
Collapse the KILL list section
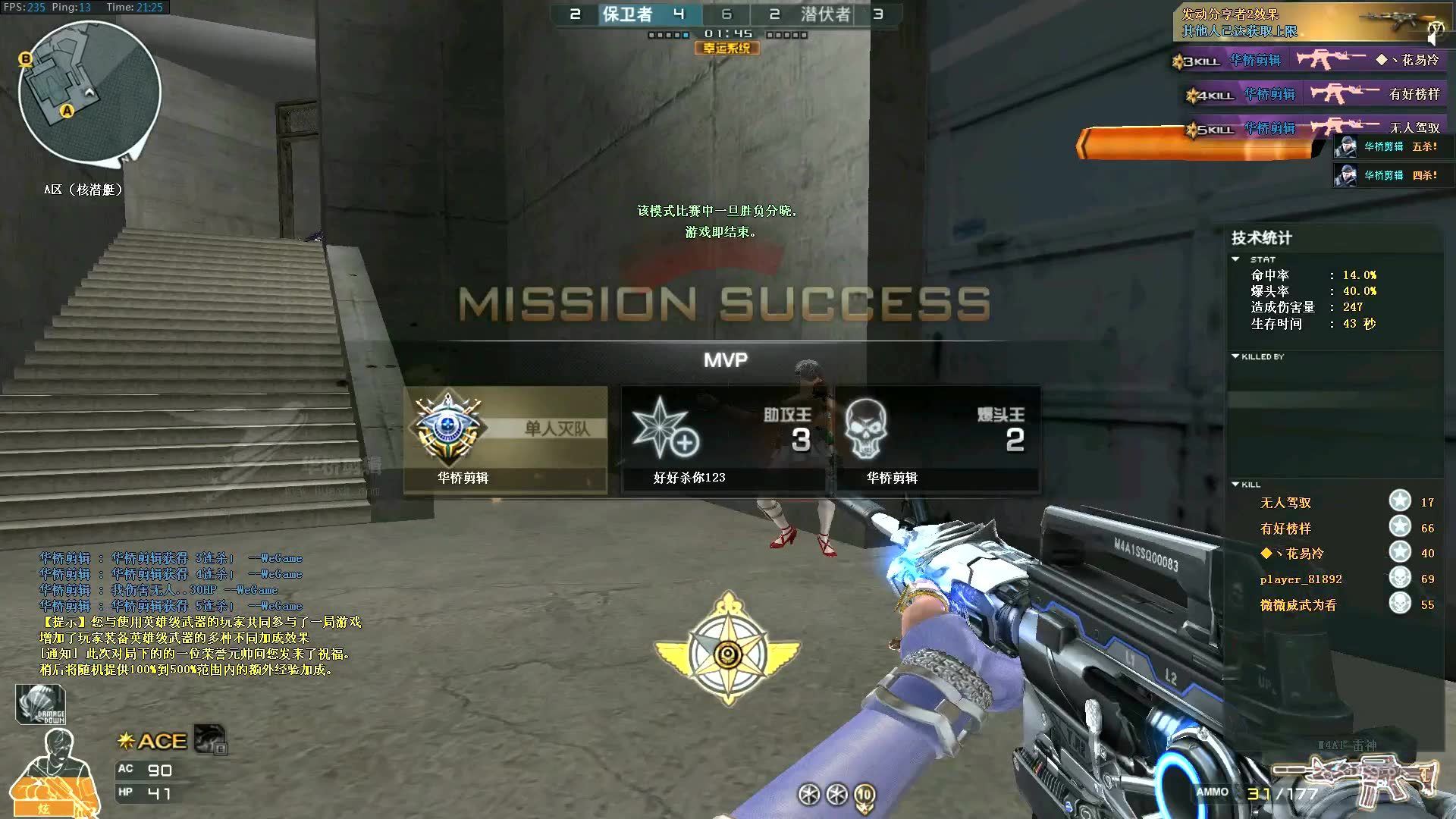[x=1236, y=484]
